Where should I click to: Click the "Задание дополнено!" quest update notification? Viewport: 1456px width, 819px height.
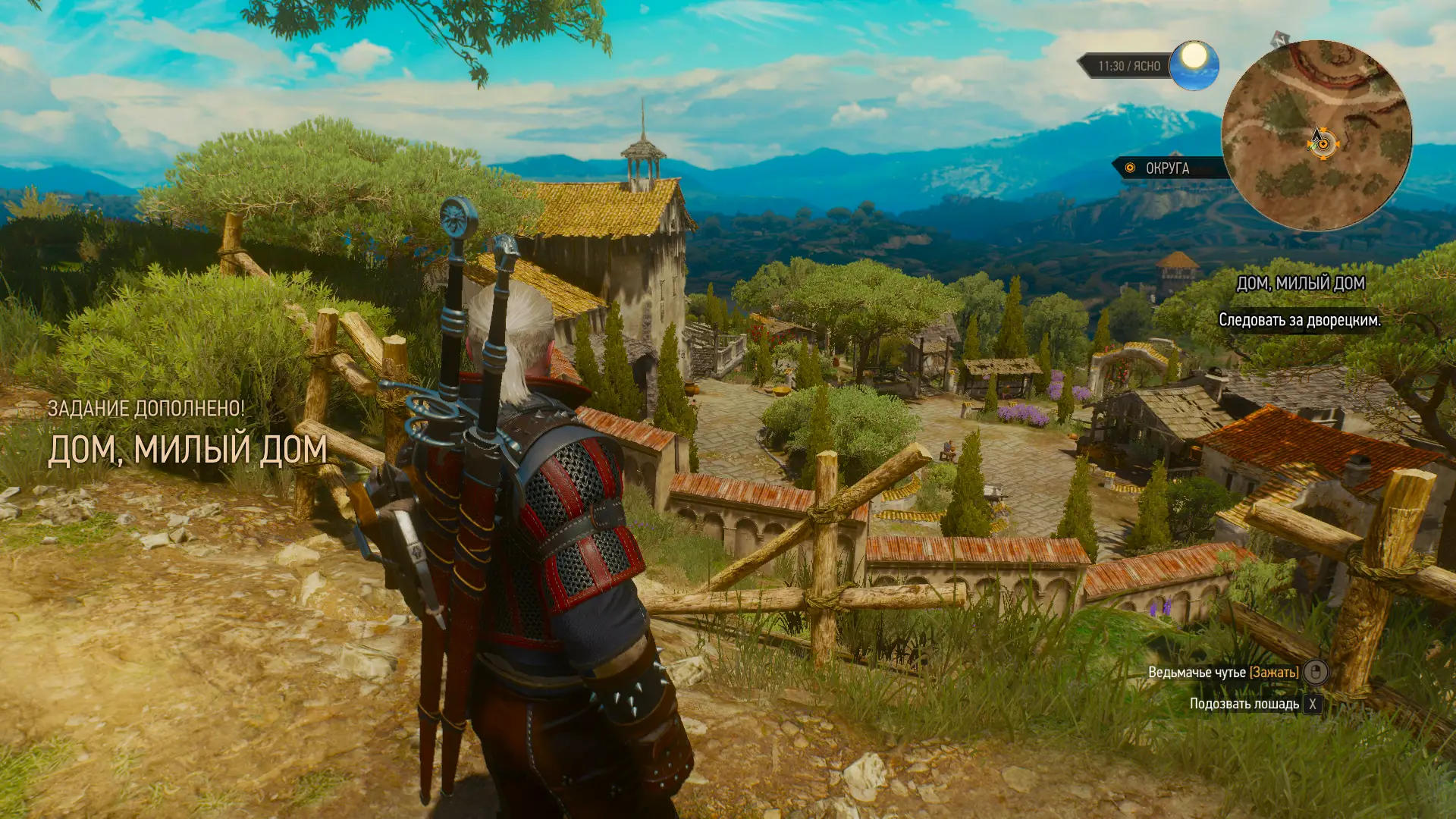[146, 409]
